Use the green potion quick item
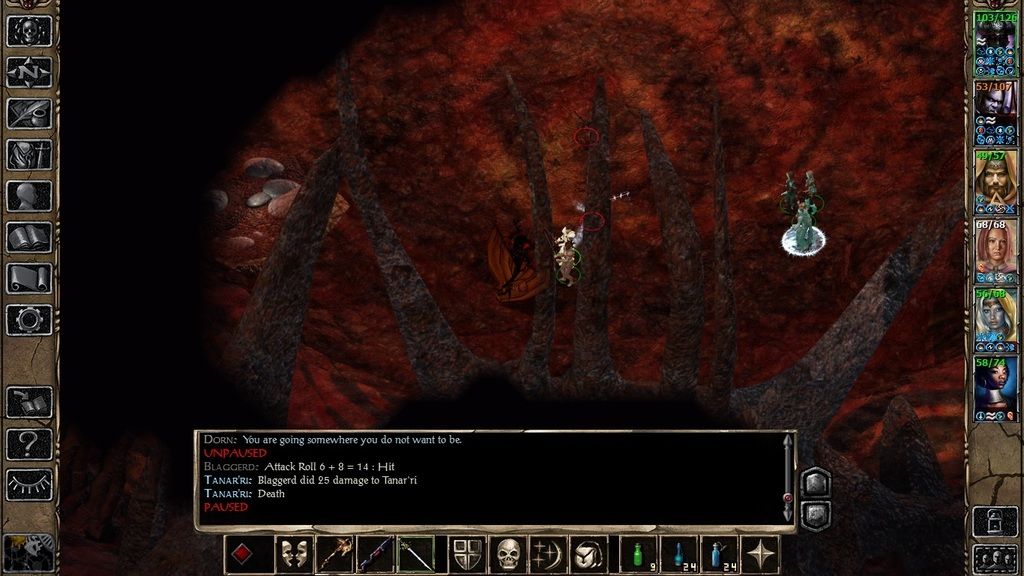The width and height of the screenshot is (1024, 576). point(638,554)
